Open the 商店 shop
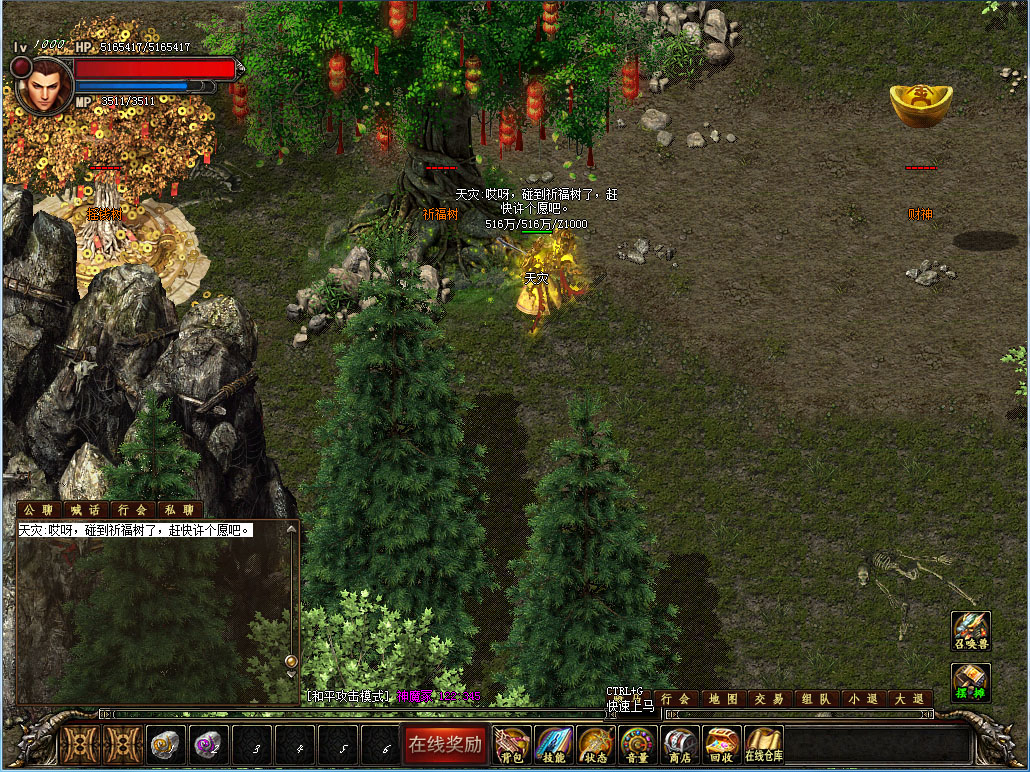Image resolution: width=1030 pixels, height=772 pixels. point(680,745)
